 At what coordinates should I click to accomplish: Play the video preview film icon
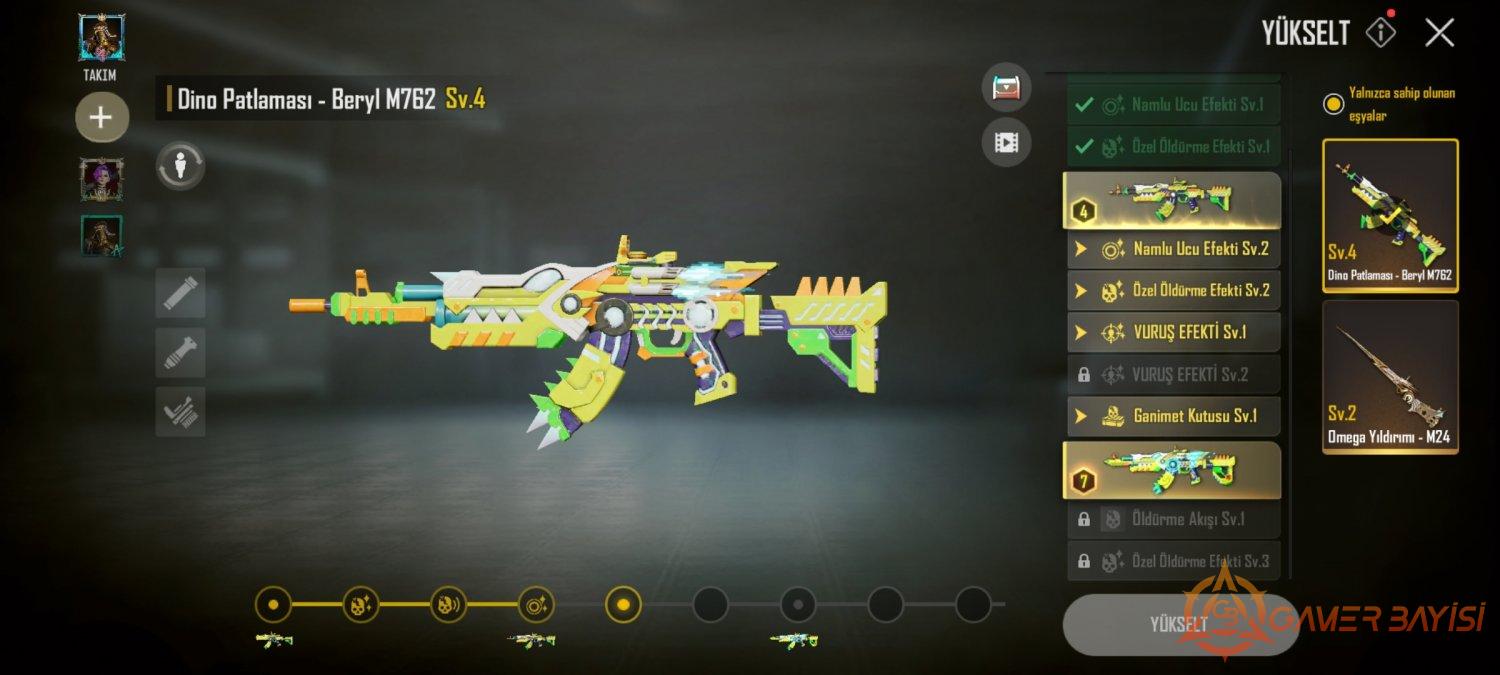tap(1006, 143)
